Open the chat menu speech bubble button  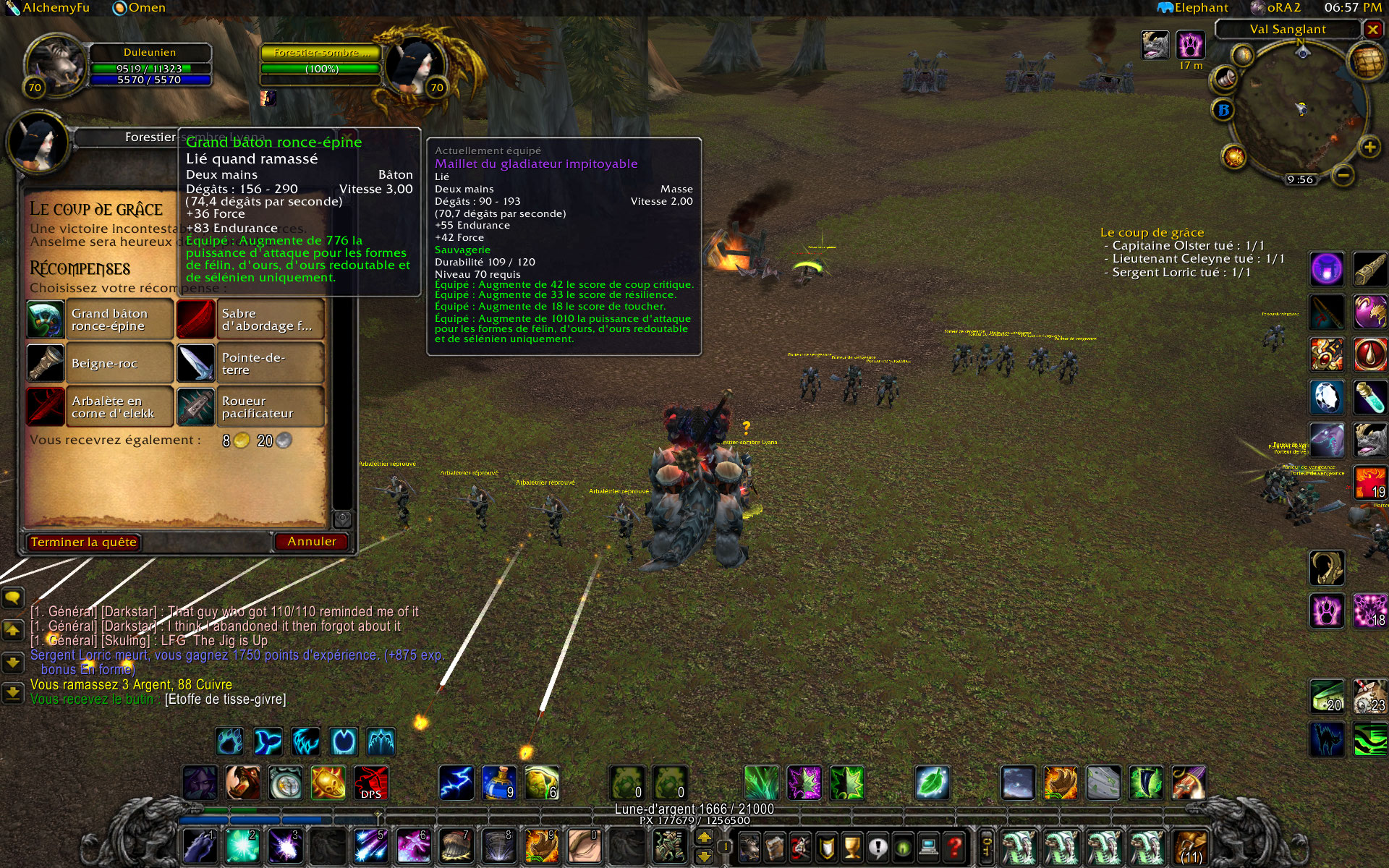[13, 598]
